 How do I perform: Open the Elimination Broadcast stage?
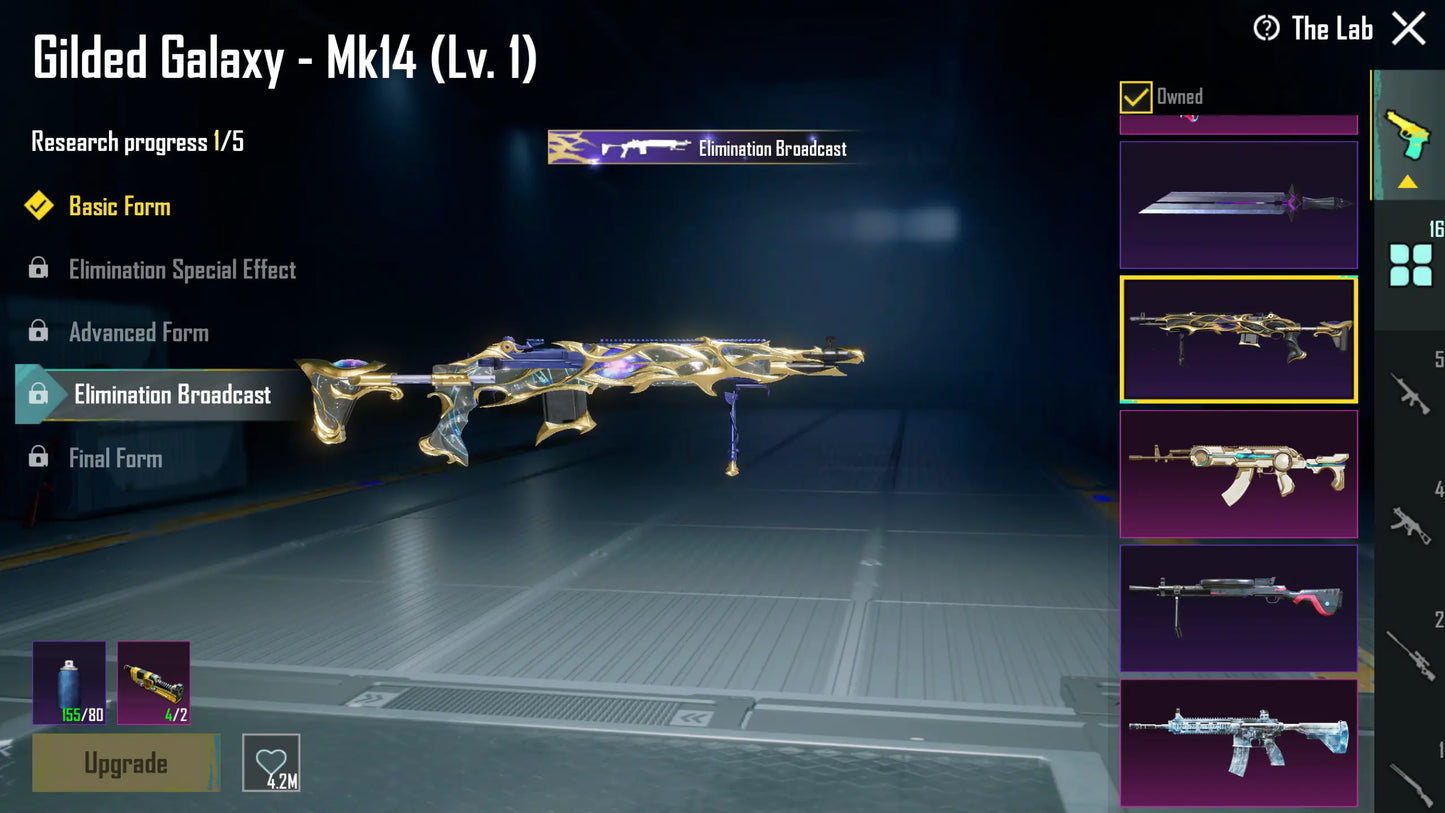172,395
